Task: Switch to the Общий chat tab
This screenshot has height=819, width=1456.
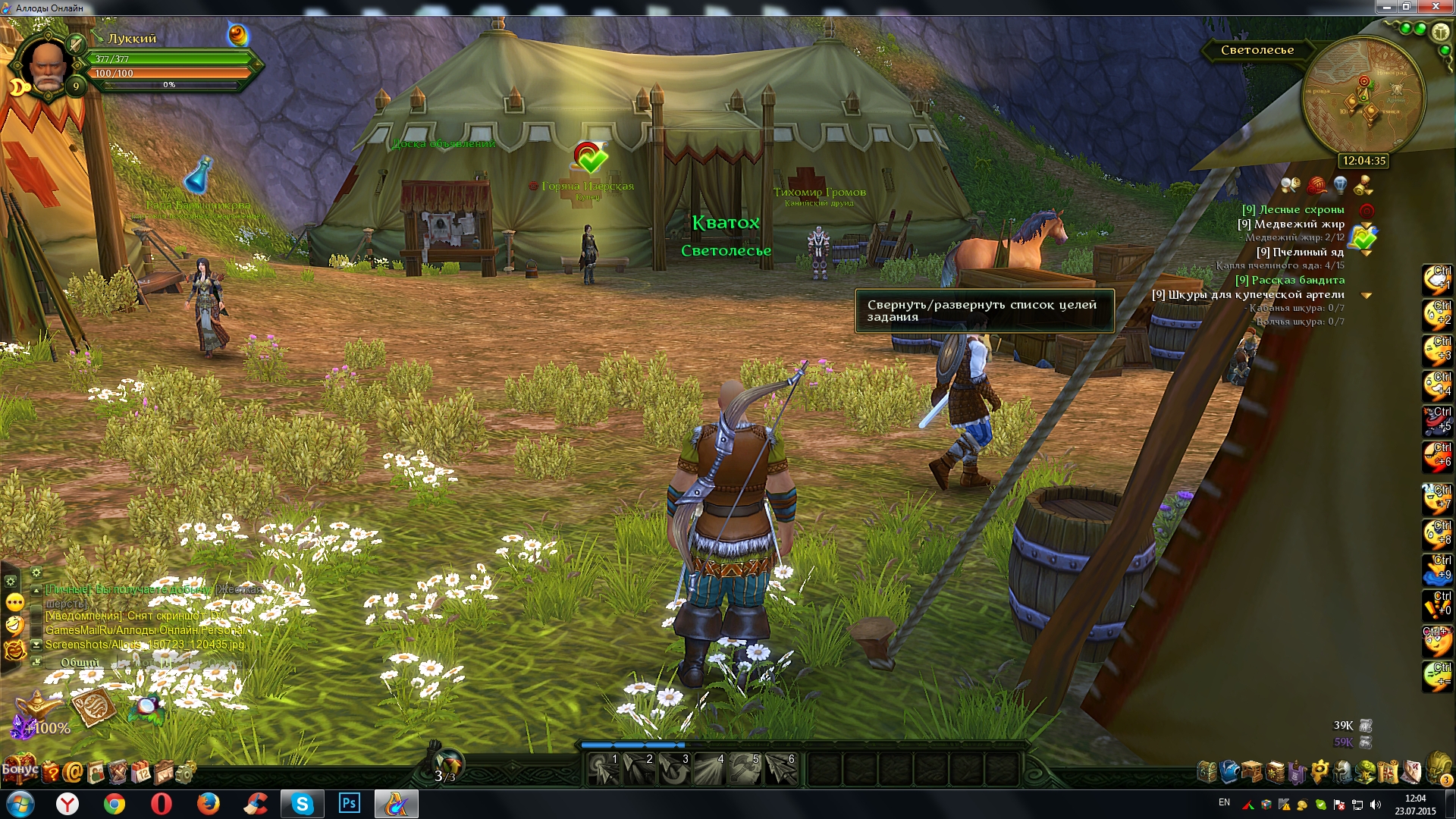Action: (80, 662)
